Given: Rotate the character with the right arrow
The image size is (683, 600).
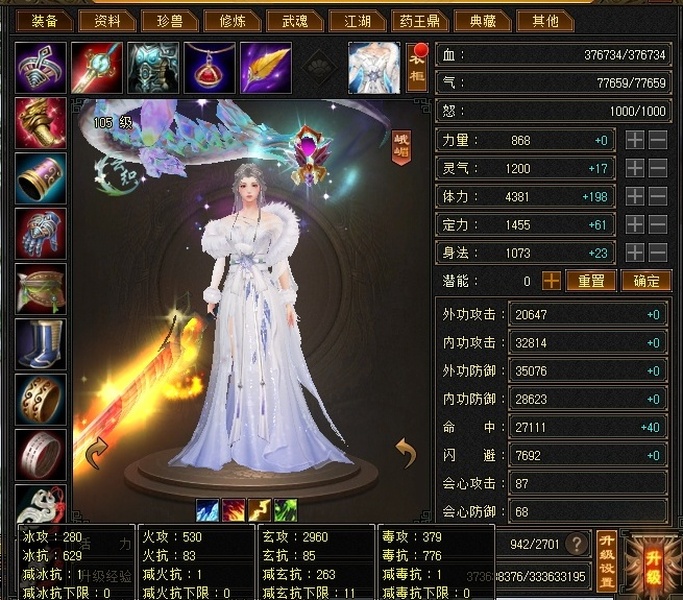Looking at the screenshot, I should pos(406,453).
